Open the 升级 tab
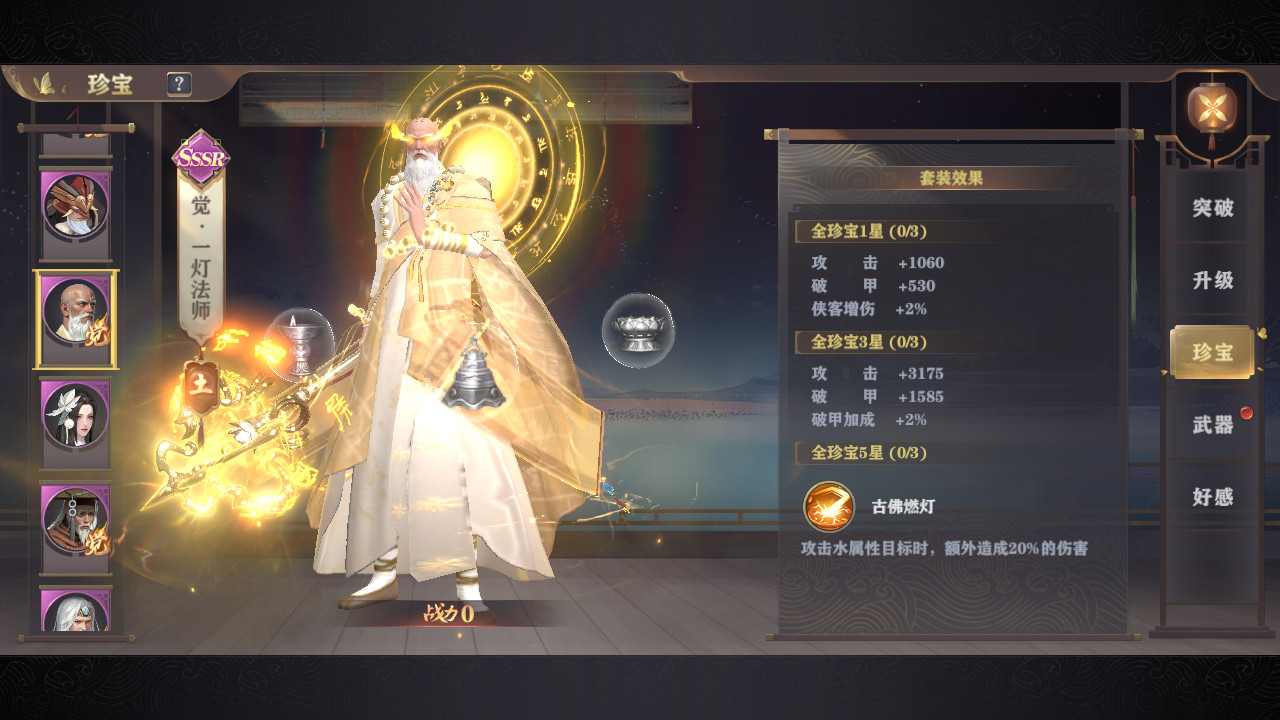Viewport: 1280px width, 720px height. [x=1212, y=280]
